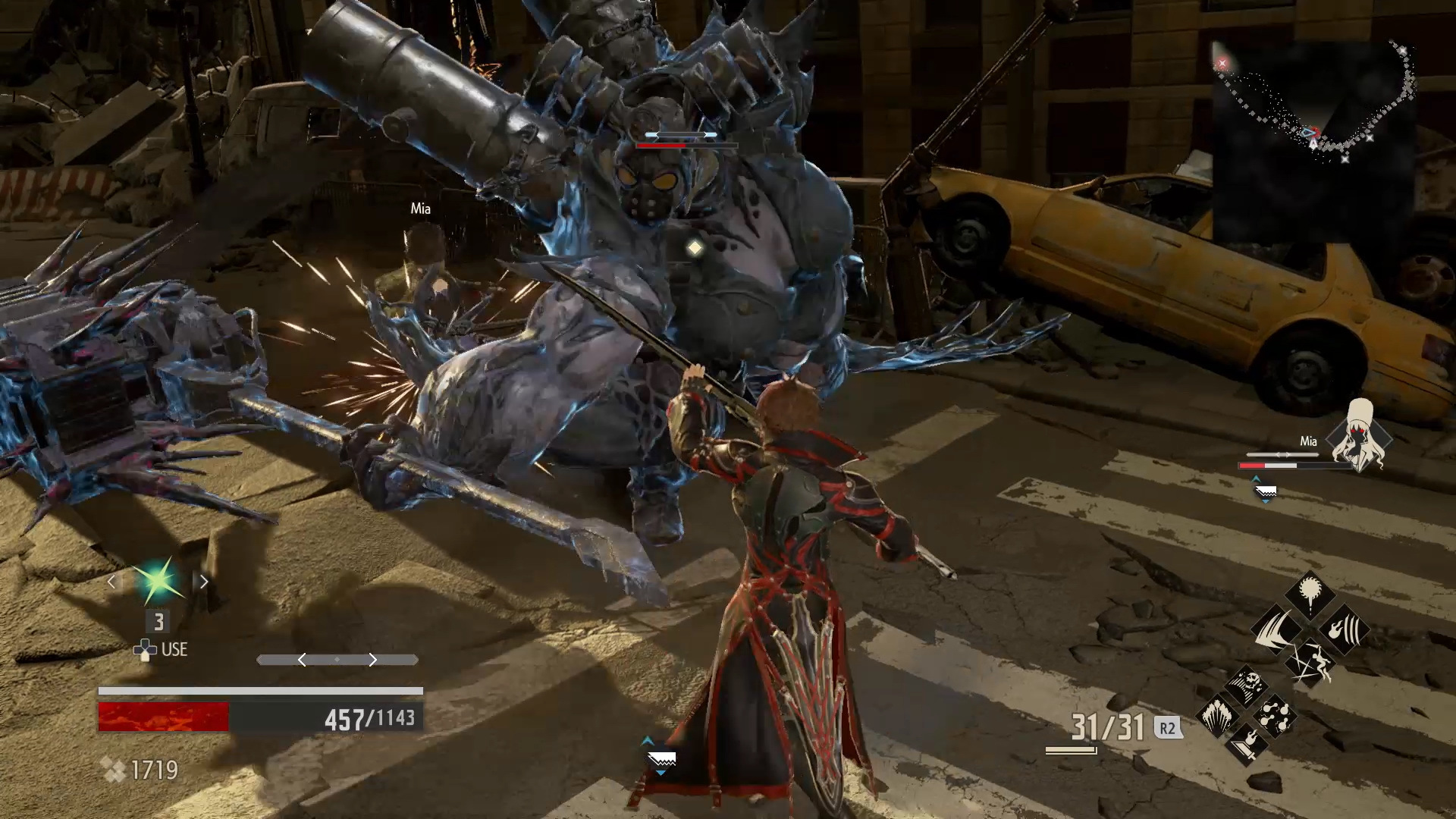Viewport: 1456px width, 819px height.
Task: Select the green star item quick slot
Action: point(158,582)
